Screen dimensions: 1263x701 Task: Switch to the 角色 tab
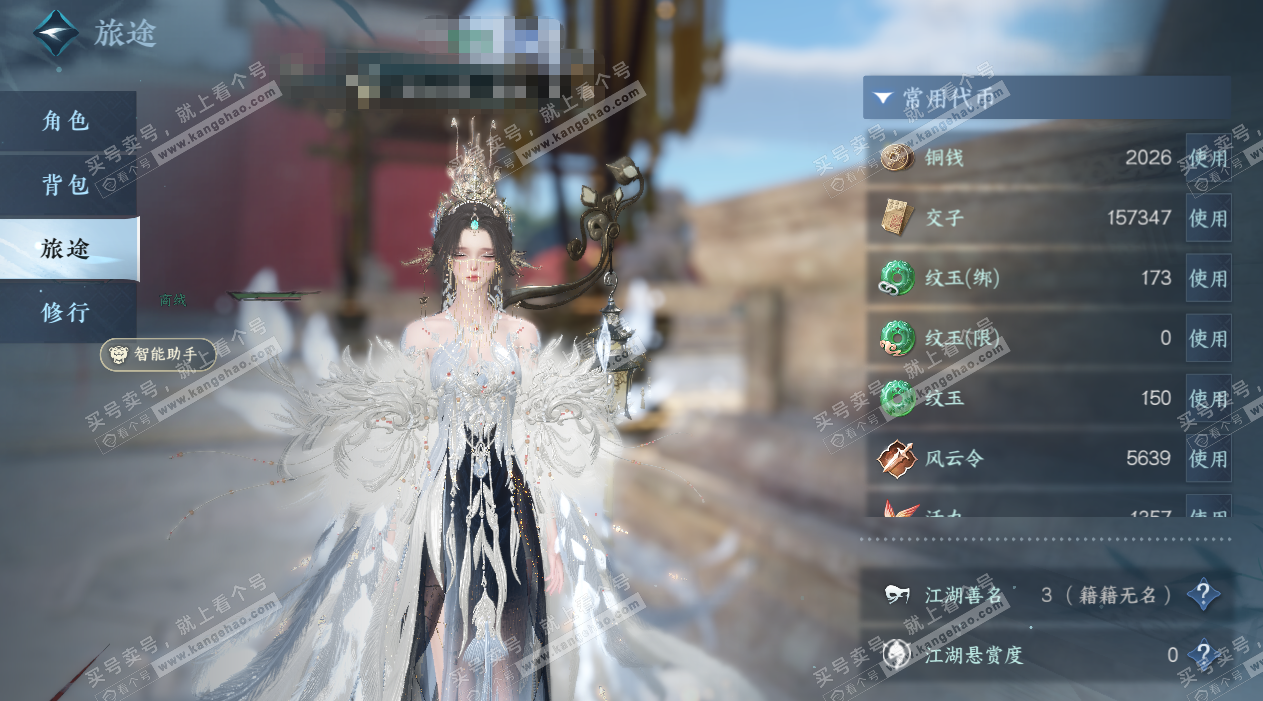[x=67, y=121]
